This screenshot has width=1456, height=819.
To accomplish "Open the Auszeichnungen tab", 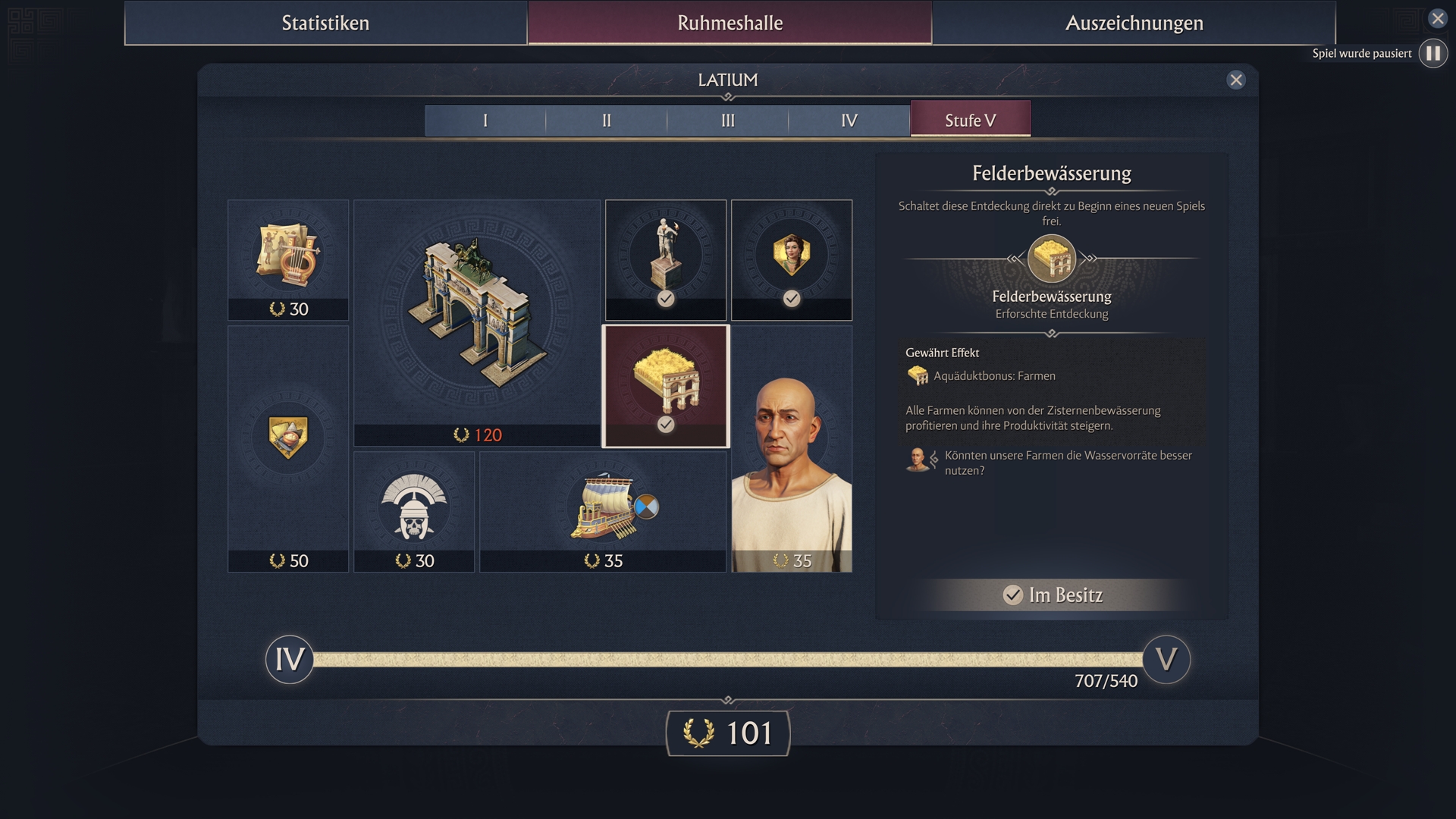I will (1134, 23).
